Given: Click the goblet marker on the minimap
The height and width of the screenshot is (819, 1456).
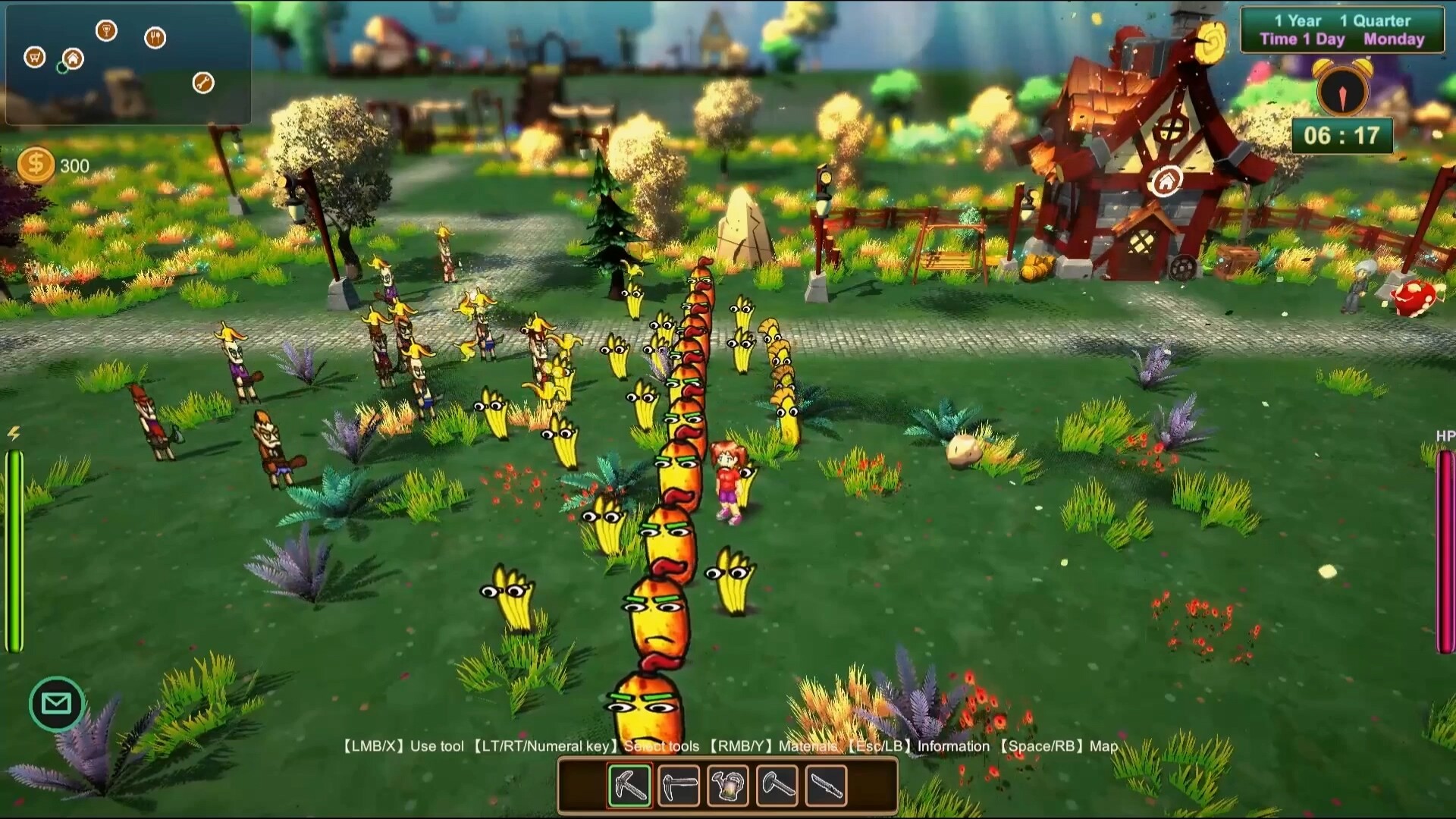Looking at the screenshot, I should point(107,31).
